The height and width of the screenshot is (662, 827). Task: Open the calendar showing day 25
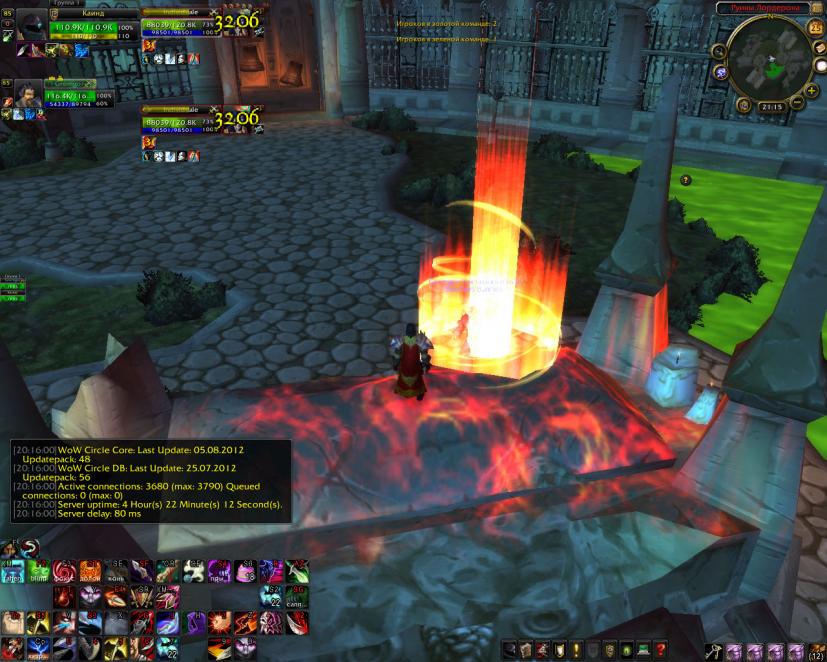click(816, 29)
